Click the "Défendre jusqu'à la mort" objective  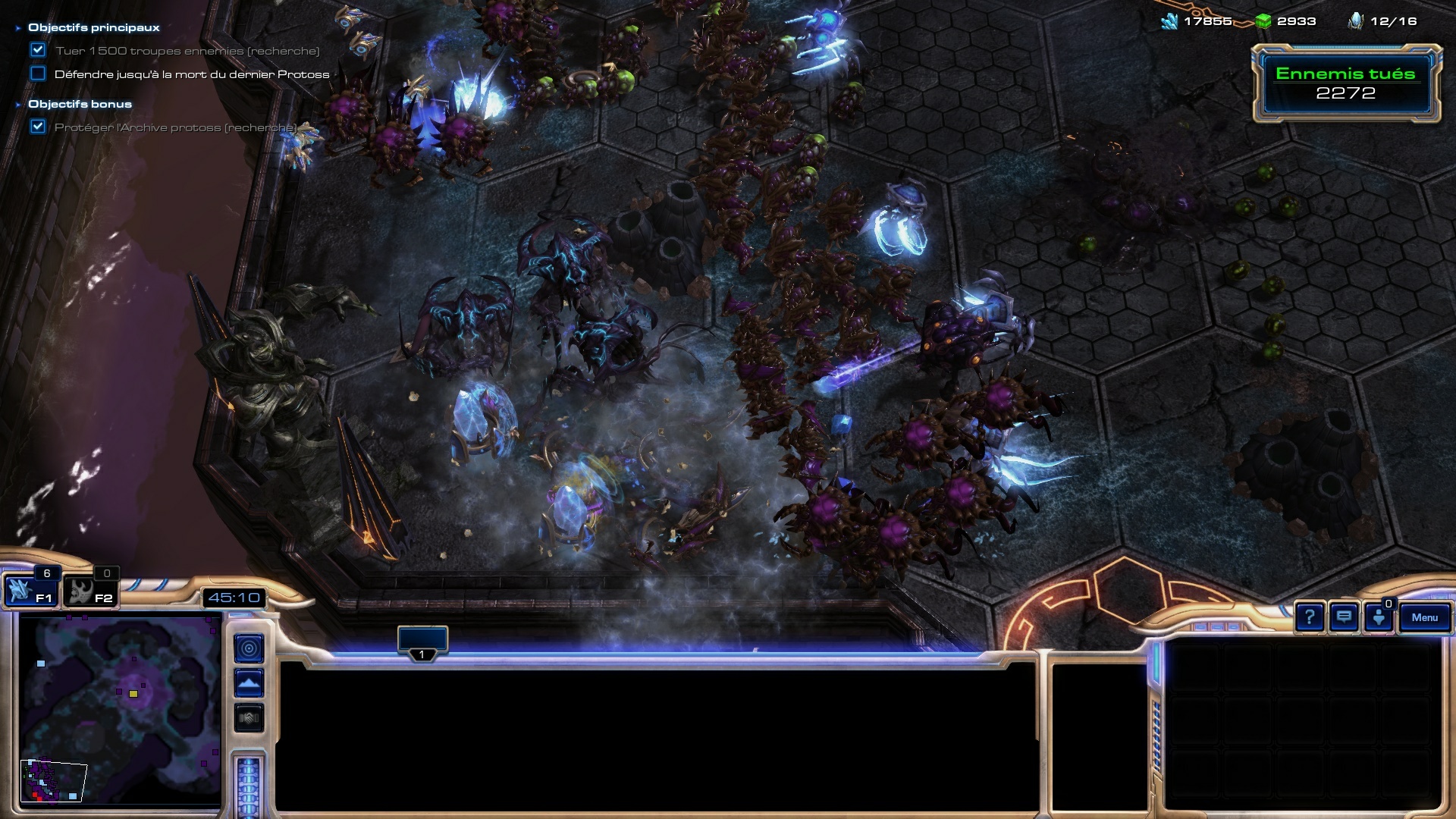192,74
